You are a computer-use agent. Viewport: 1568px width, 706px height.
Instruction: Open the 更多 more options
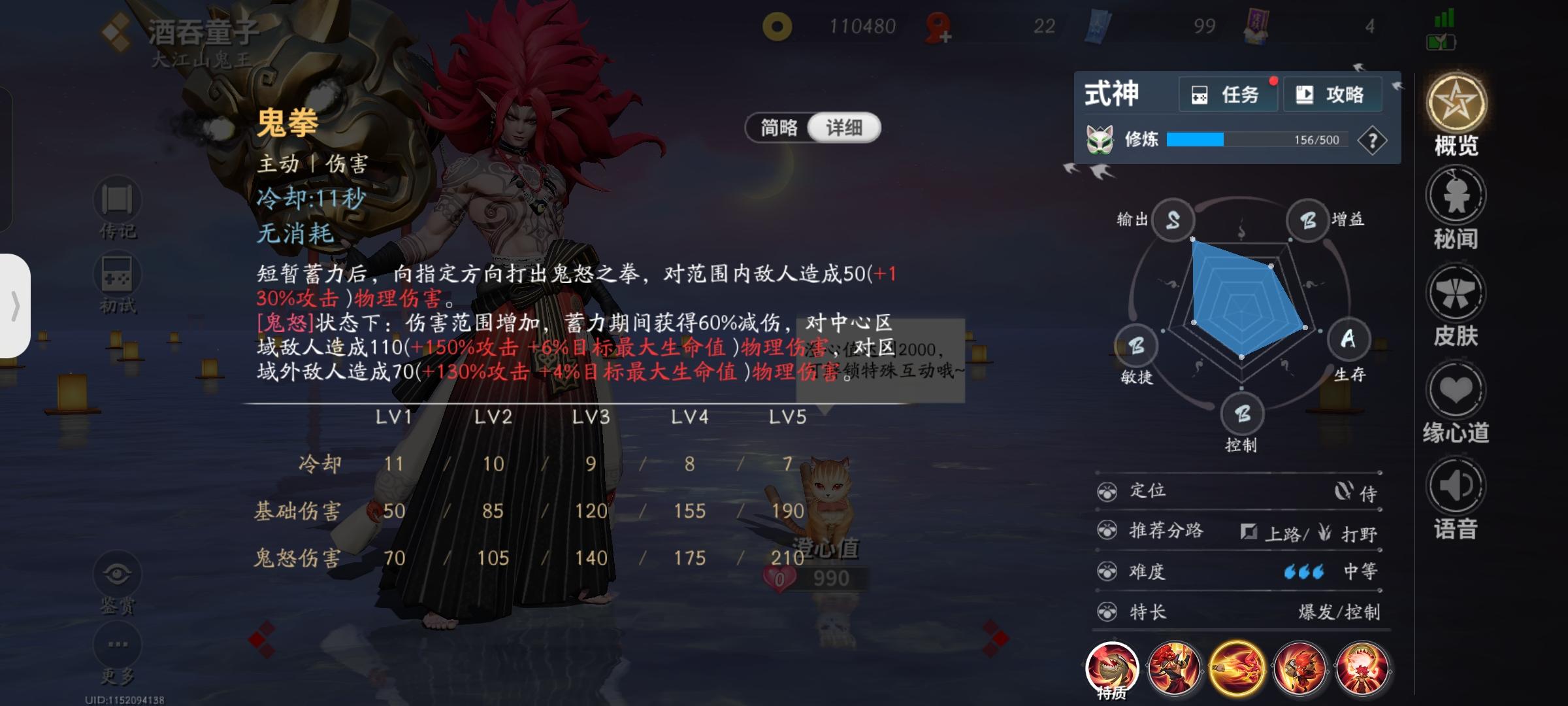pos(118,644)
